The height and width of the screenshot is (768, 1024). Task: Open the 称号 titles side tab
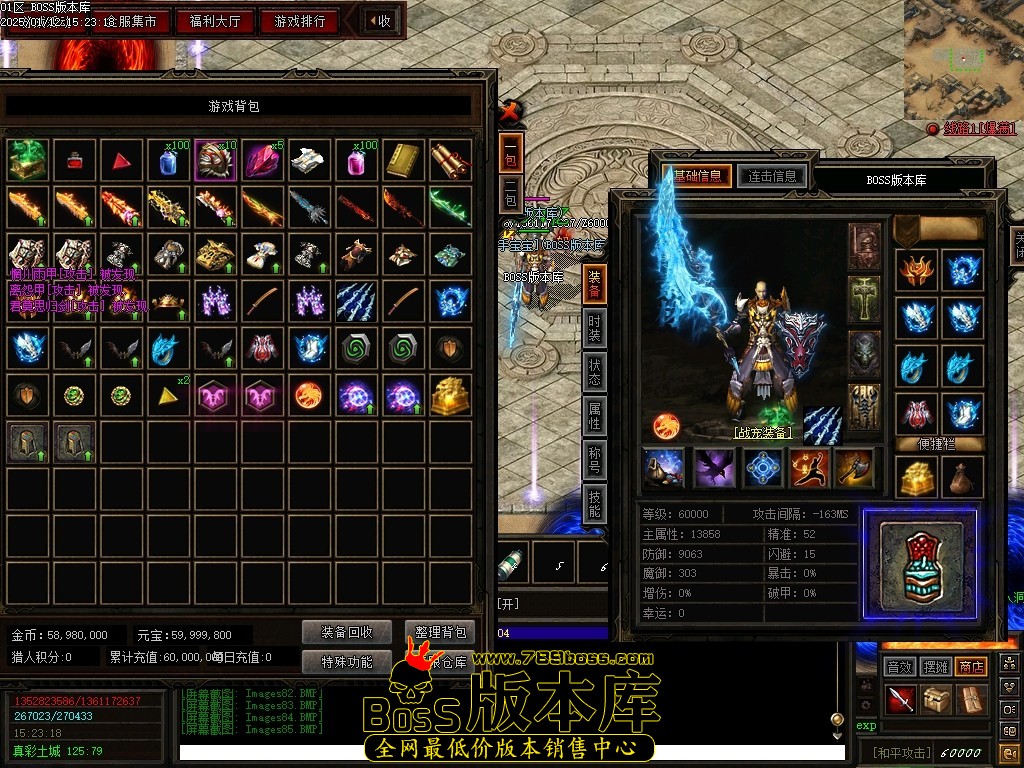coord(594,460)
